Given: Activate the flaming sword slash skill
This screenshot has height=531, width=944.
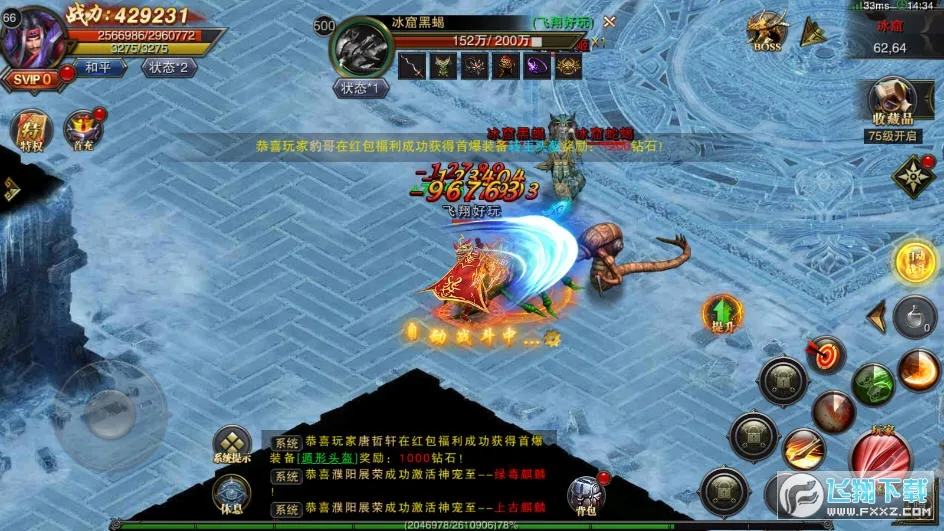Looking at the screenshot, I should point(803,449).
